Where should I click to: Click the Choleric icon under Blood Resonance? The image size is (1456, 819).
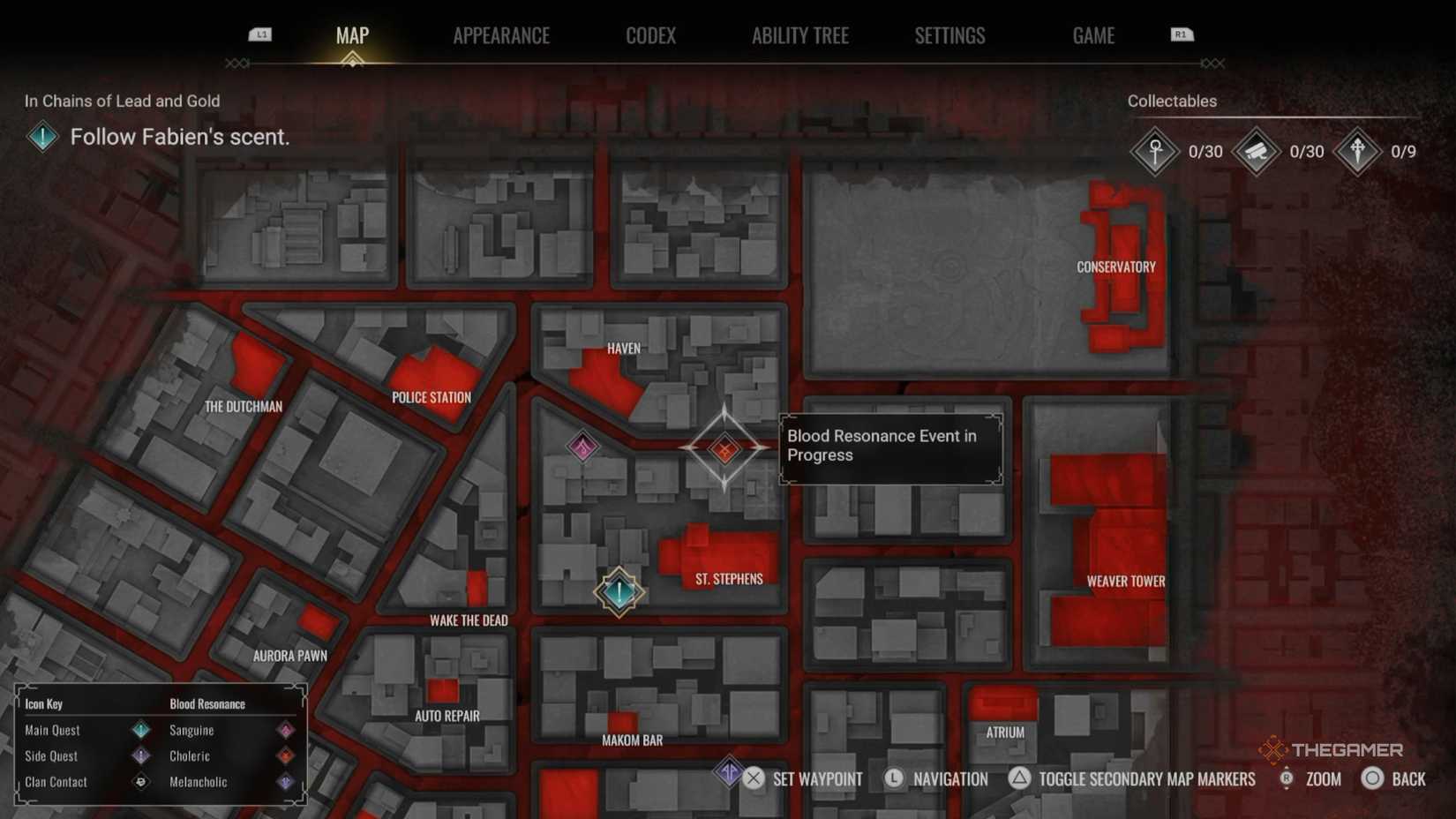point(285,756)
